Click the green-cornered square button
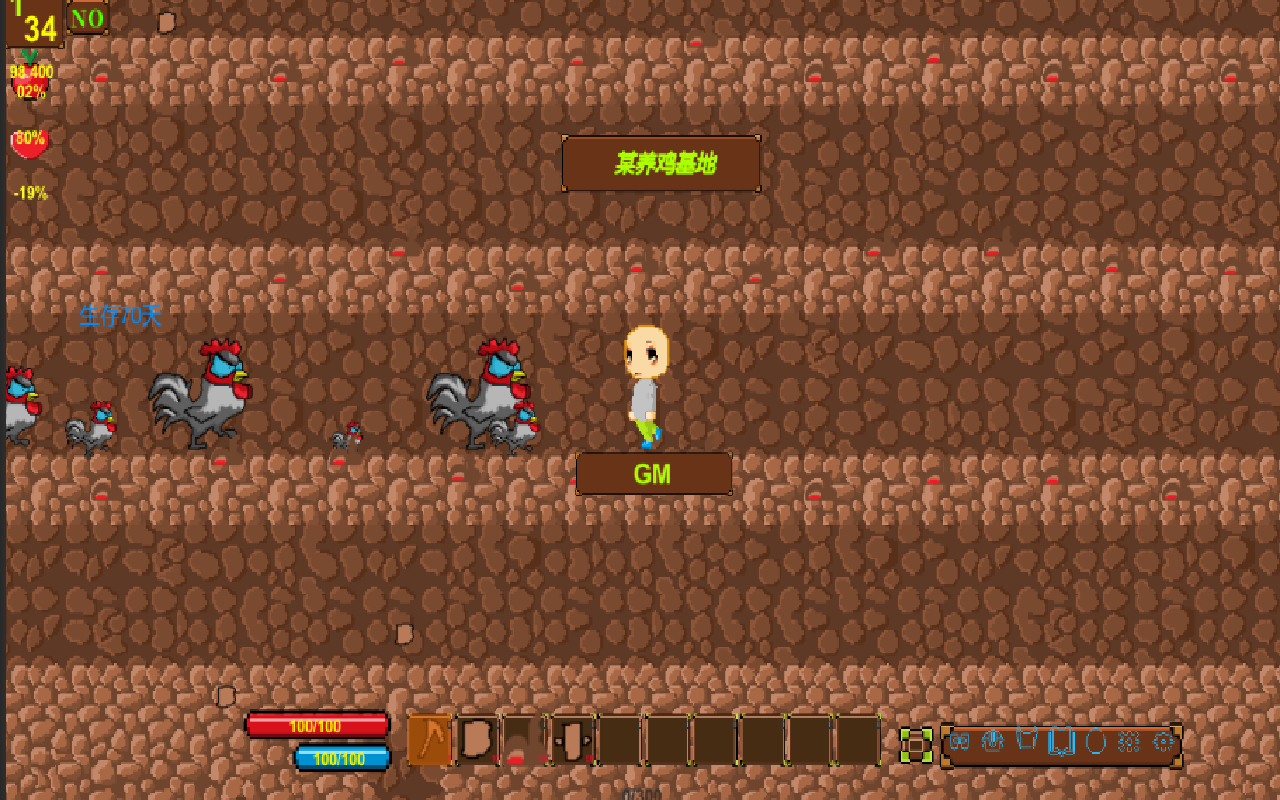The width and height of the screenshot is (1280, 800). [x=916, y=745]
